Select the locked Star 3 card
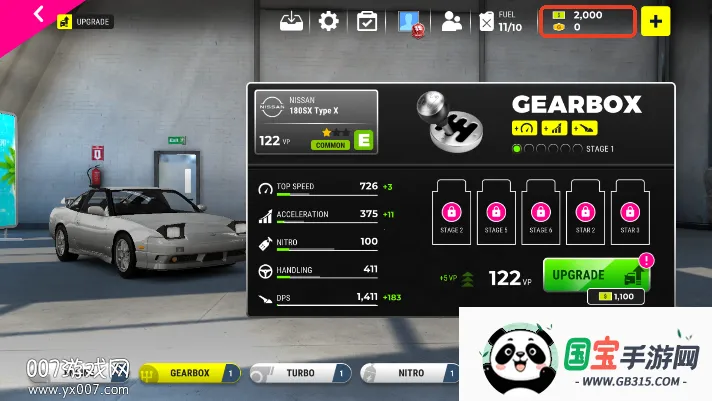Viewport: 712px width, 401px height. coord(630,212)
